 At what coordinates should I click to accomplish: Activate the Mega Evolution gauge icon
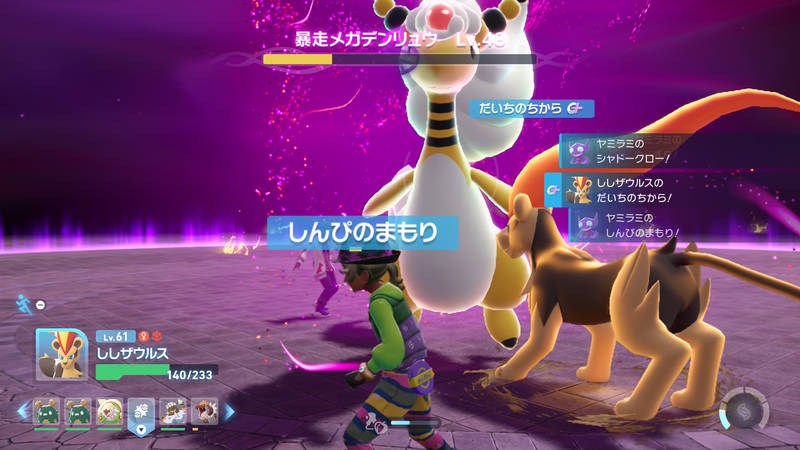click(x=745, y=412)
